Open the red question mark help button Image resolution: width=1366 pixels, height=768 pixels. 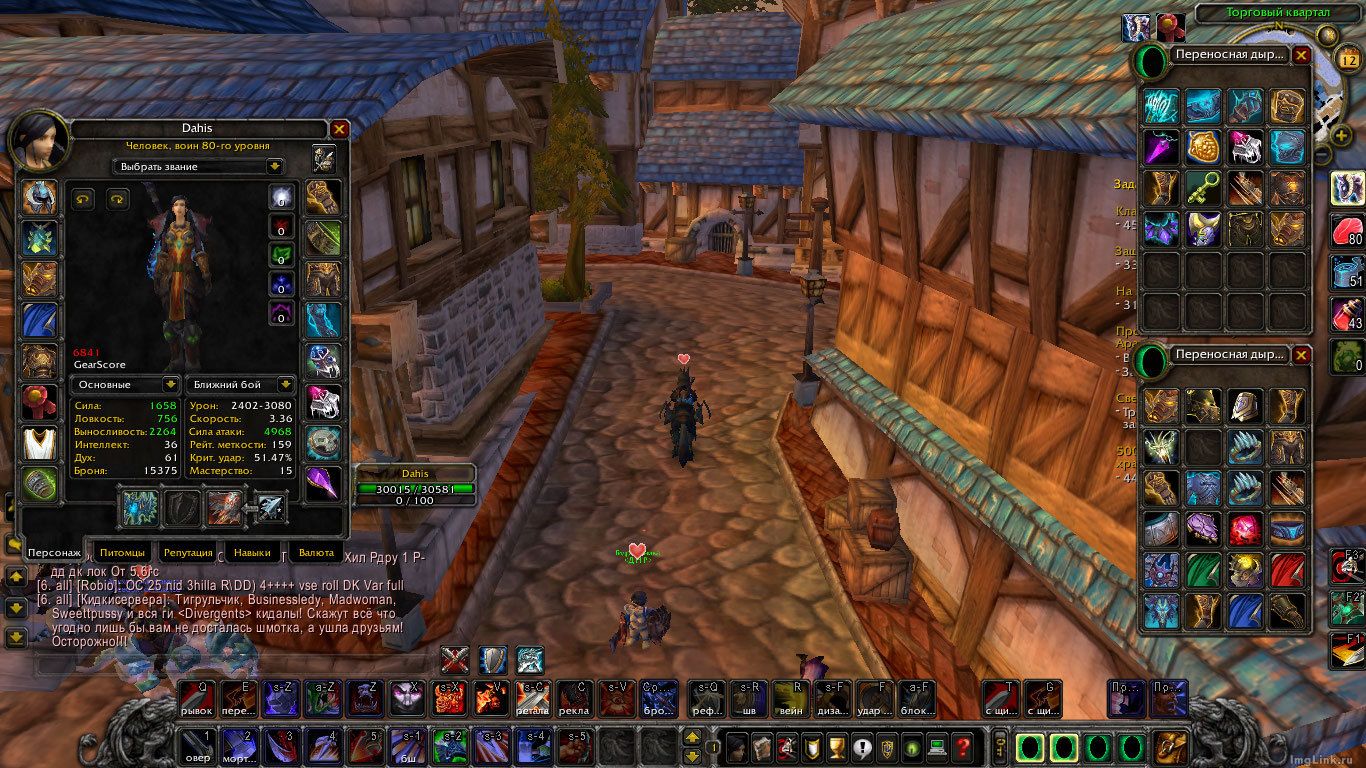[x=962, y=747]
